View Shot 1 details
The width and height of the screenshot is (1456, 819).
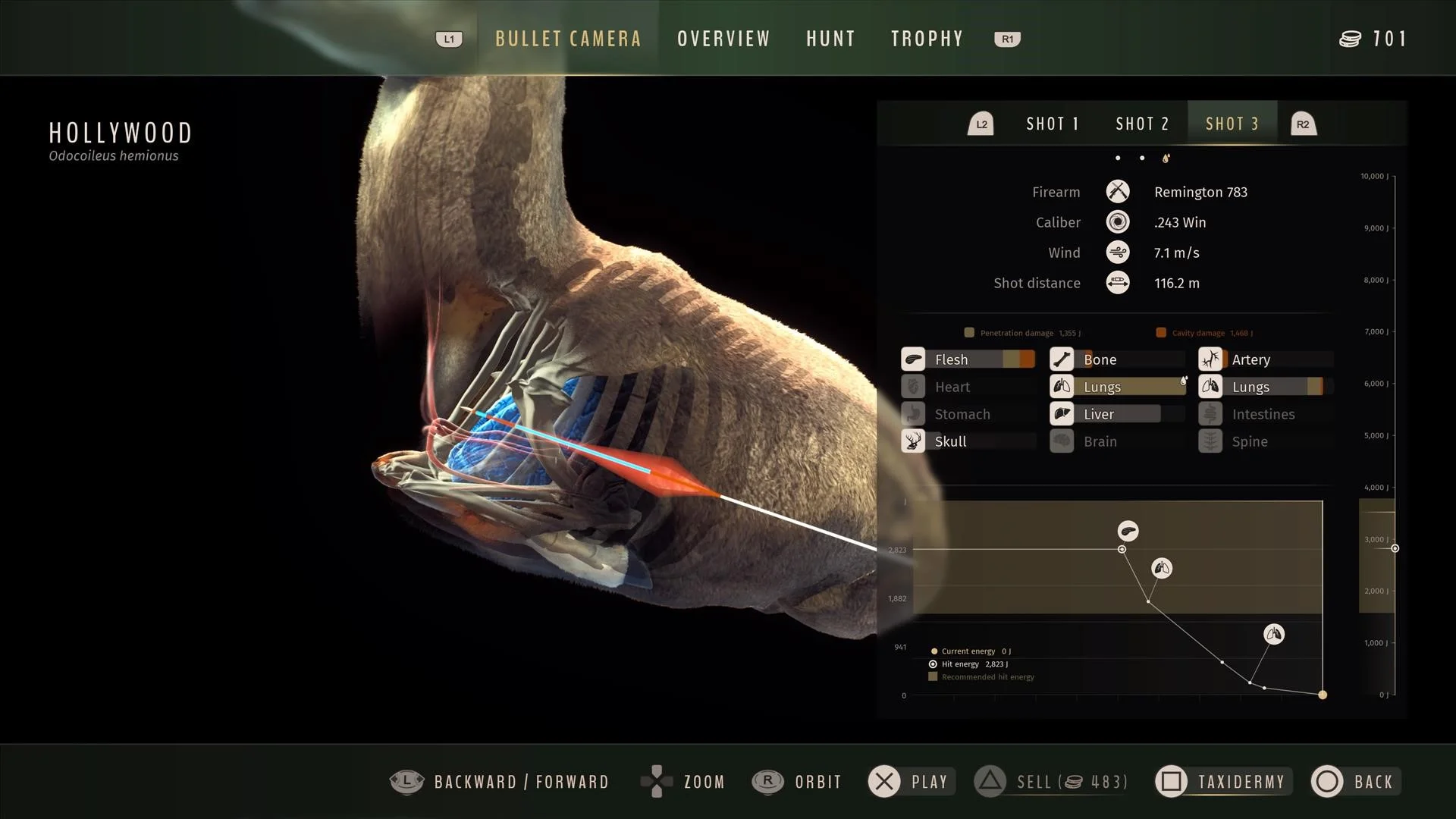pyautogui.click(x=1052, y=124)
